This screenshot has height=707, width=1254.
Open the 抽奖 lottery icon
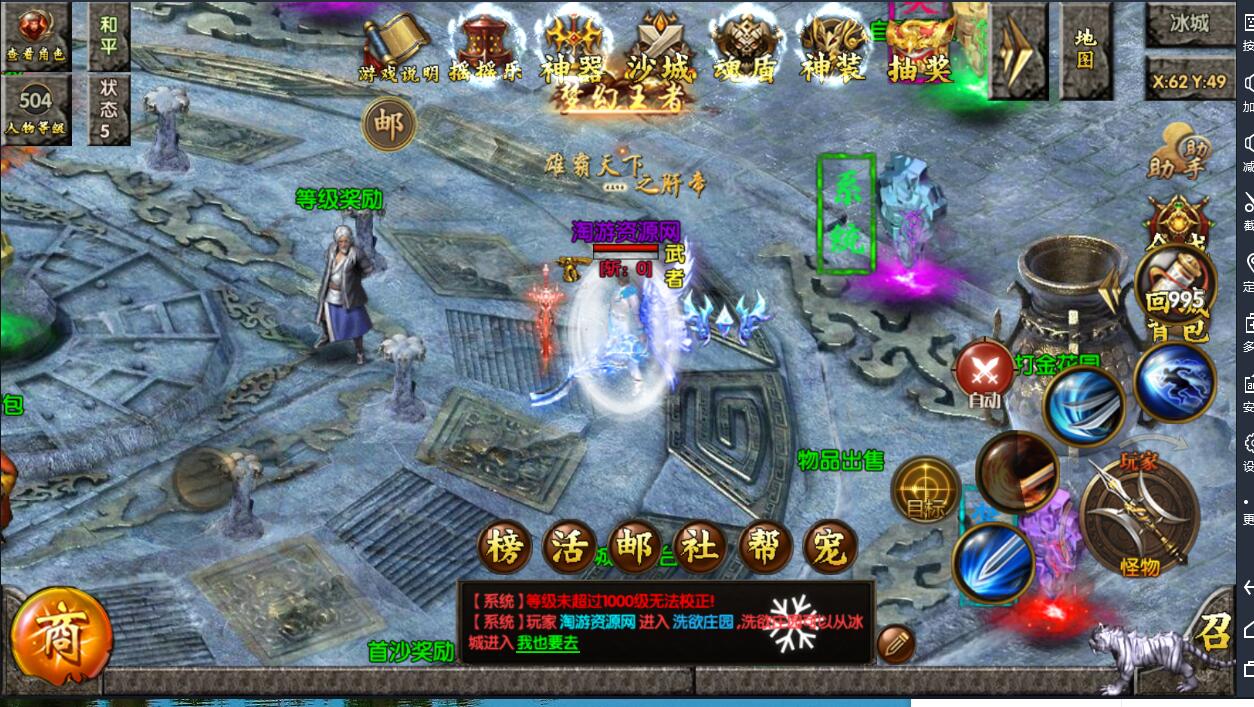[x=919, y=48]
